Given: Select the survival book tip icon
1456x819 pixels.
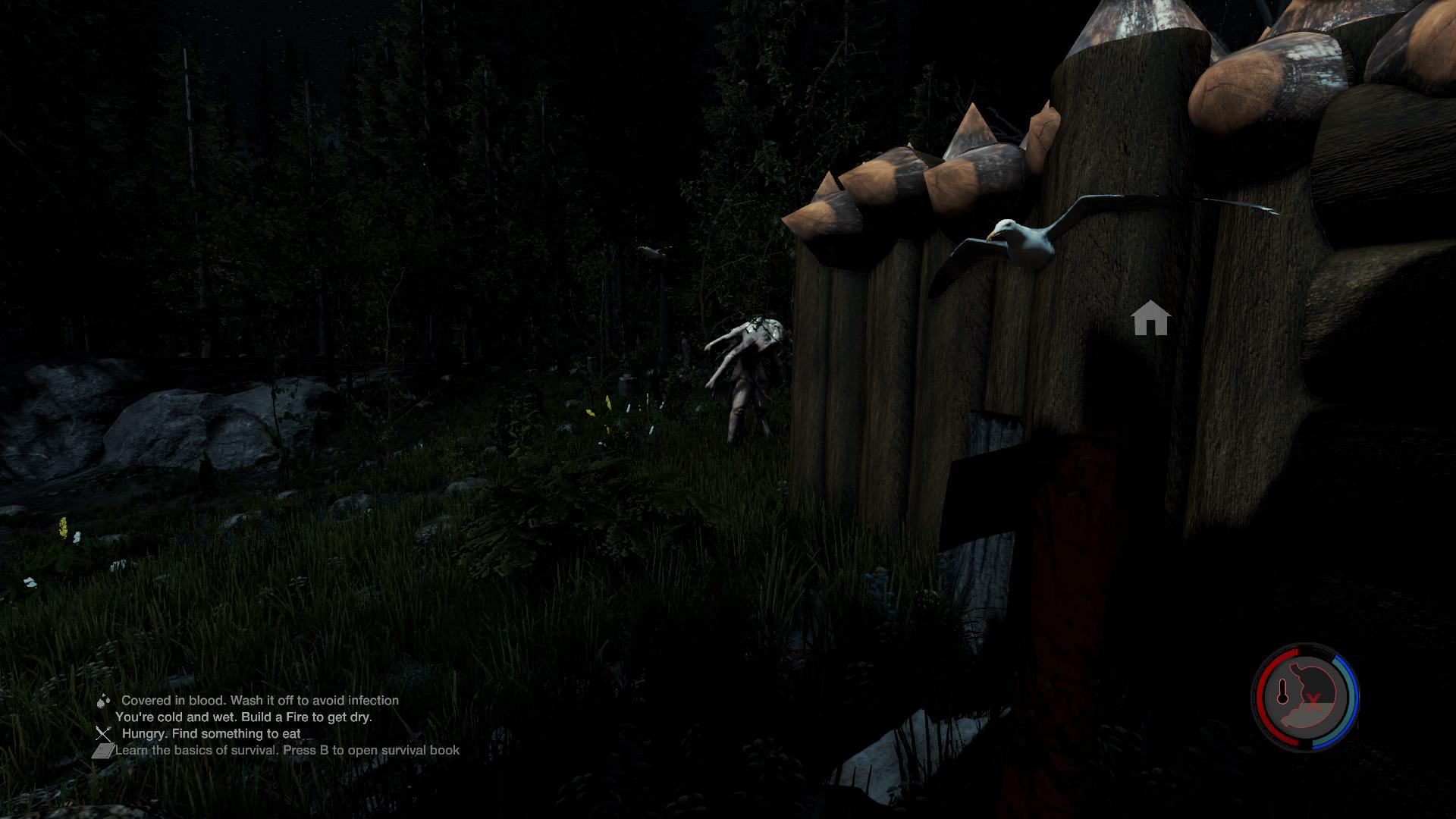Looking at the screenshot, I should click(102, 750).
